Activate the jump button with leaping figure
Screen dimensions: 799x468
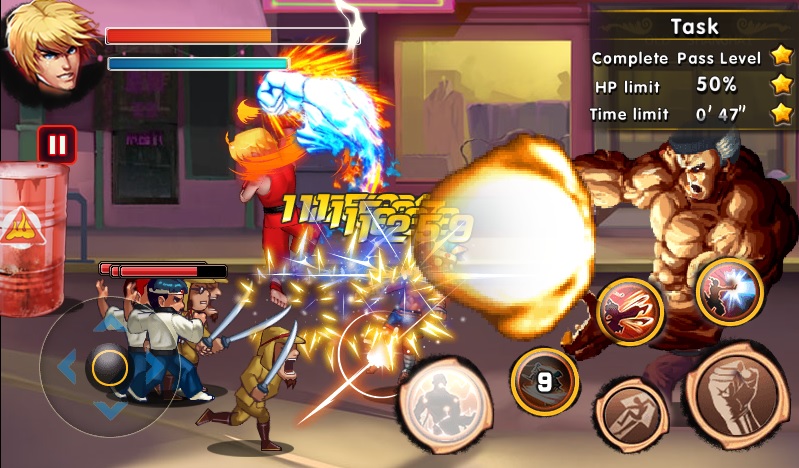tap(632, 410)
